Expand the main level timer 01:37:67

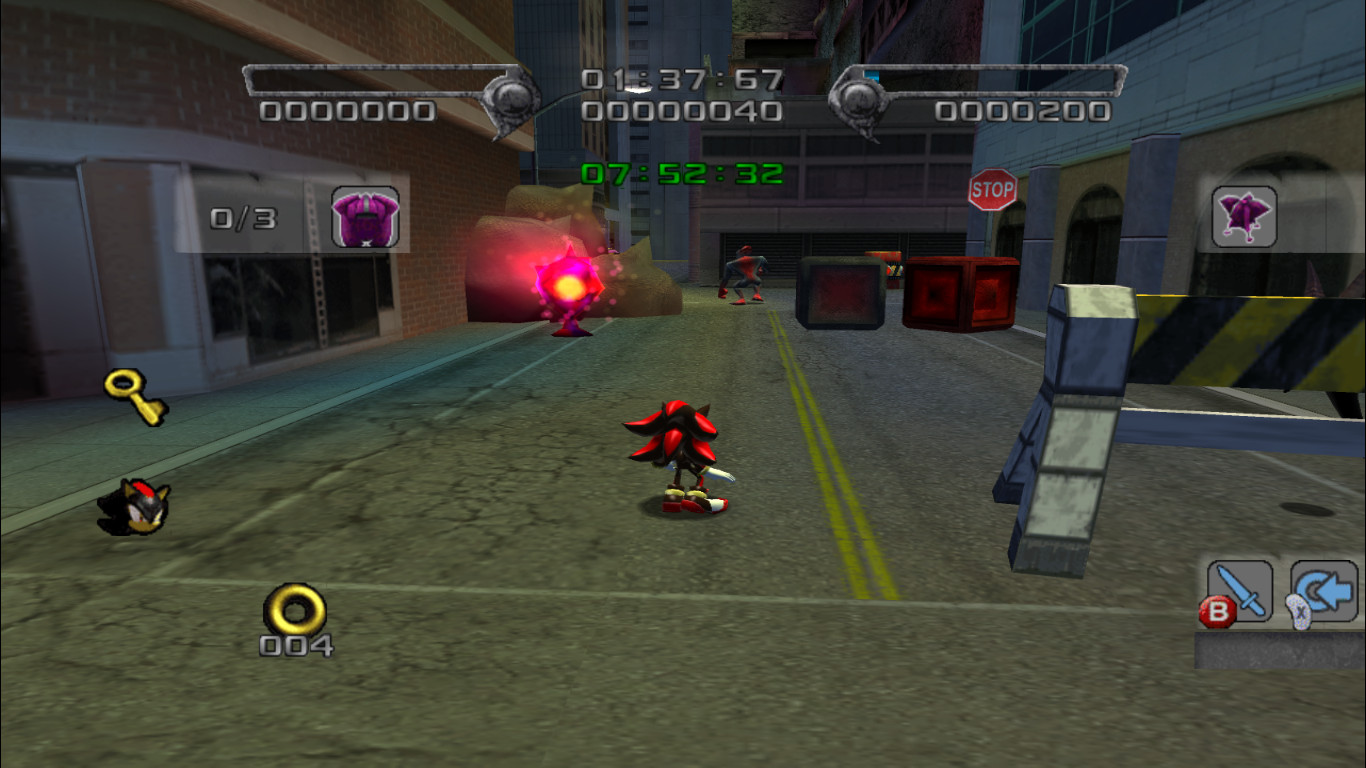[x=680, y=82]
